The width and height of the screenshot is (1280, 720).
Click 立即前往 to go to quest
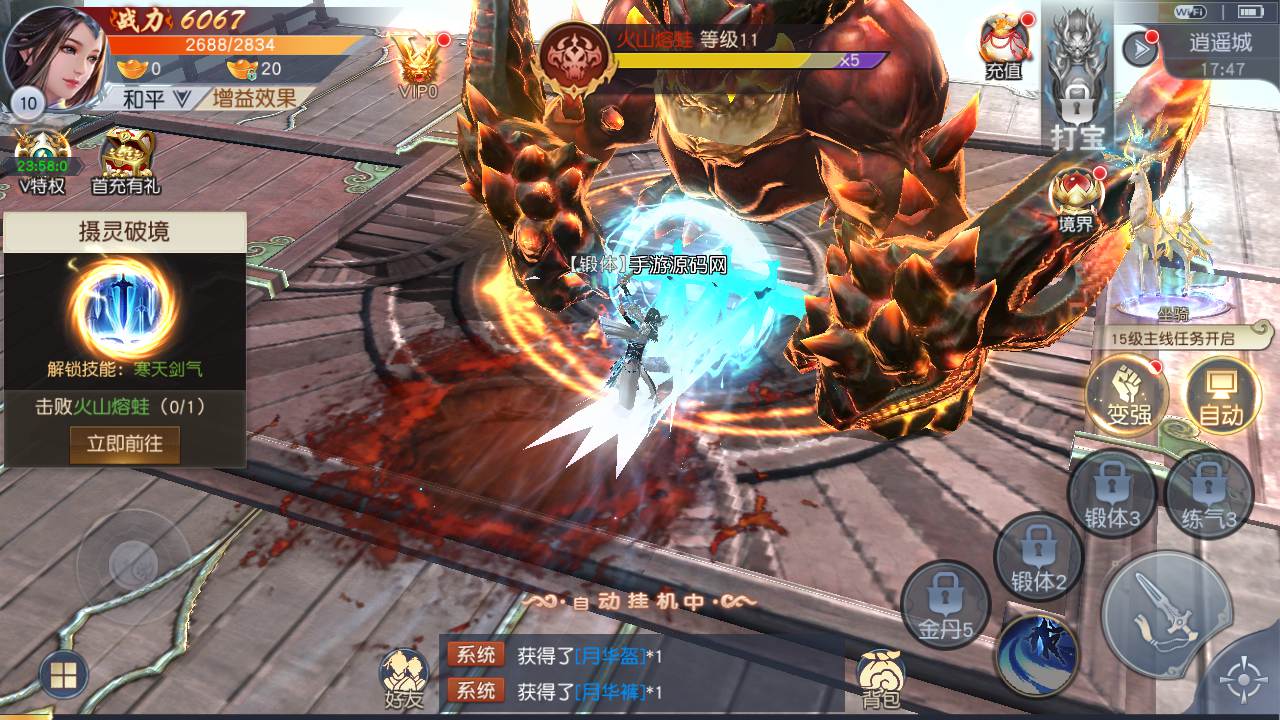coord(124,443)
